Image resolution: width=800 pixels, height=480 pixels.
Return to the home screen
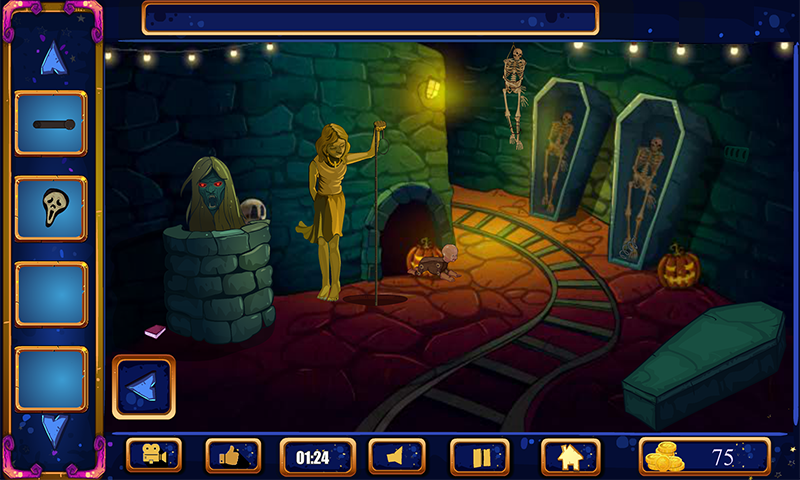tap(570, 456)
